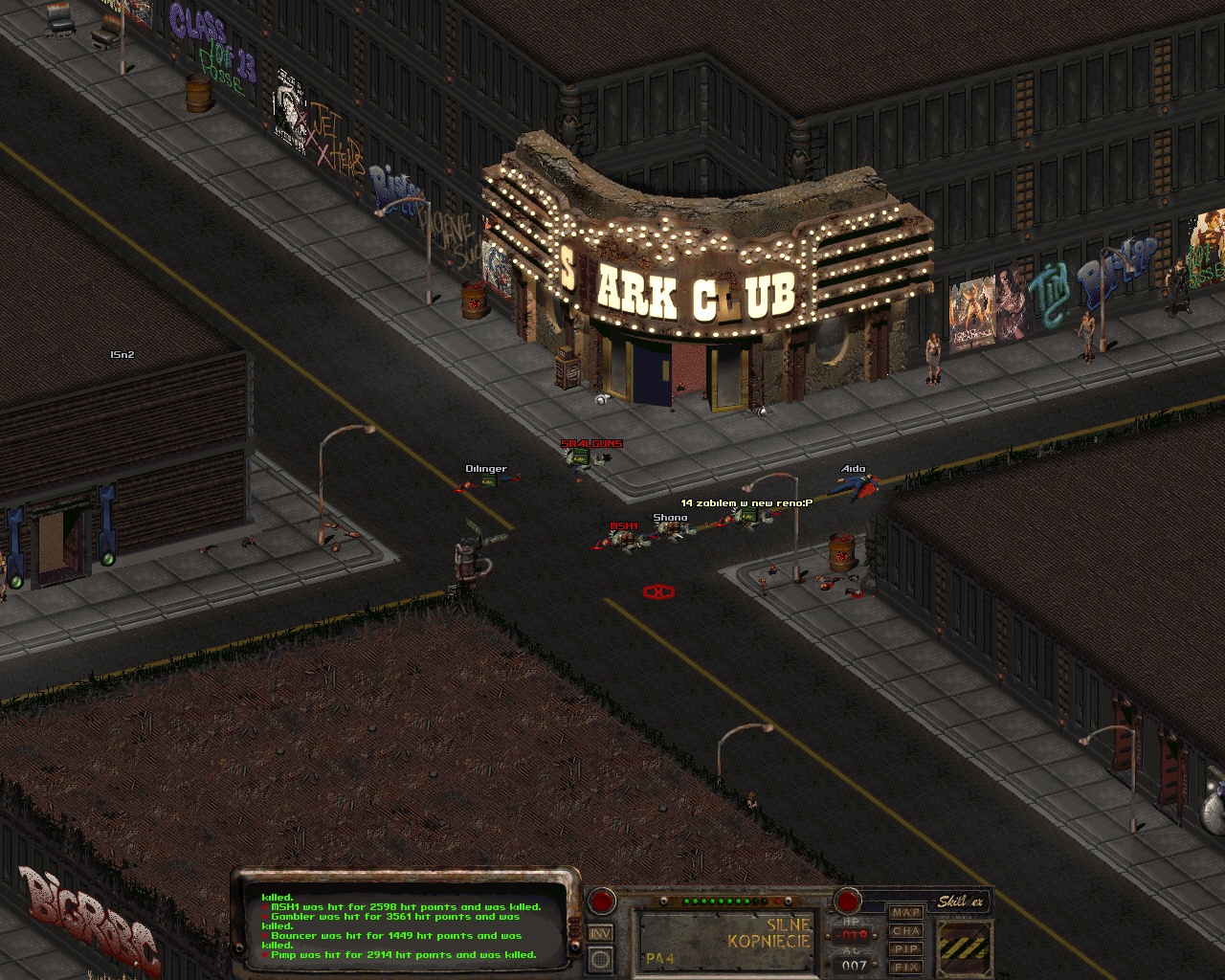Open the MAP button
Screen dimensions: 1225x980
coord(905,913)
